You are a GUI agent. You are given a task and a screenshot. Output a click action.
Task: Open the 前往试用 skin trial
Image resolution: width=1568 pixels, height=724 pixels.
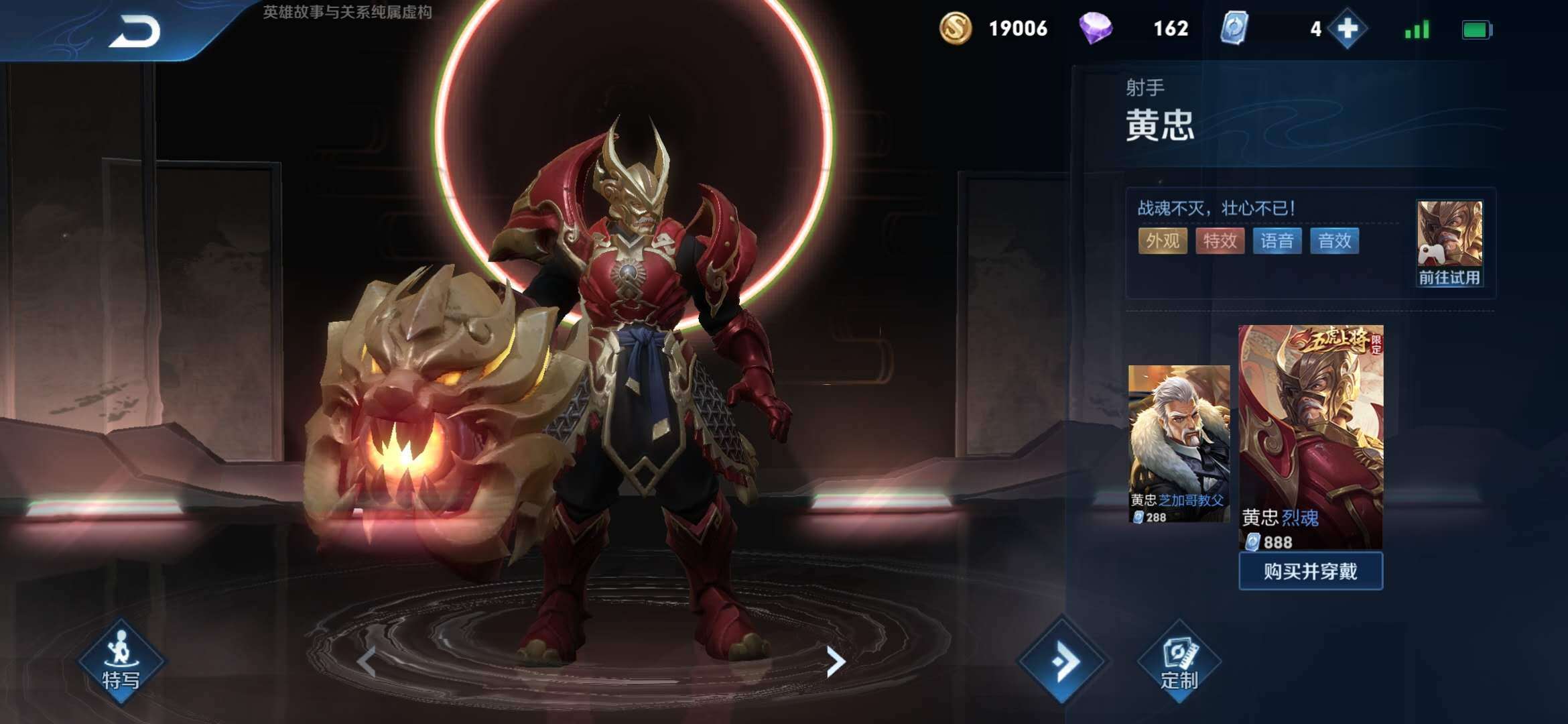pyautogui.click(x=1449, y=243)
